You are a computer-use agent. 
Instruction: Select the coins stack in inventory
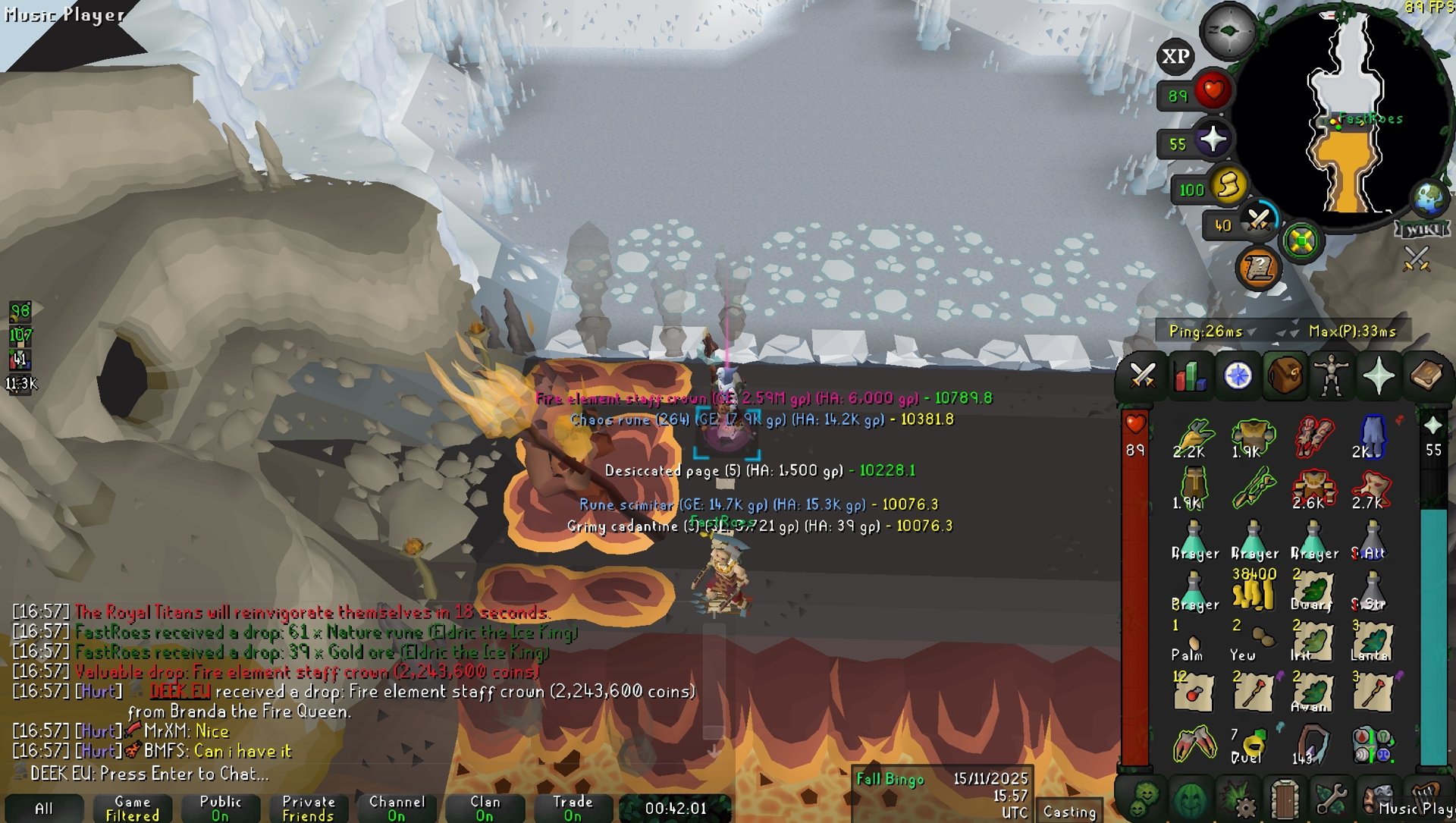(1254, 591)
